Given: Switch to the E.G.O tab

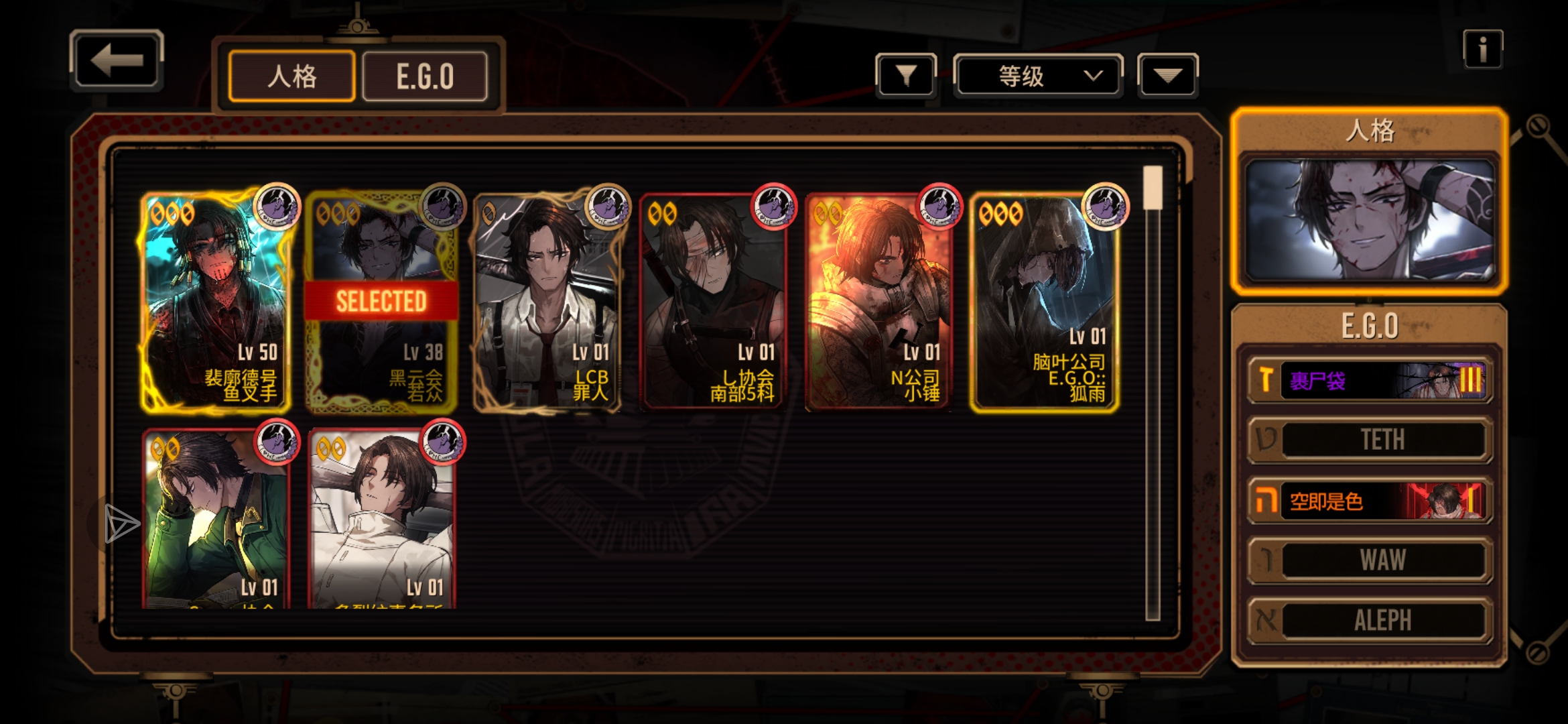Looking at the screenshot, I should 425,76.
